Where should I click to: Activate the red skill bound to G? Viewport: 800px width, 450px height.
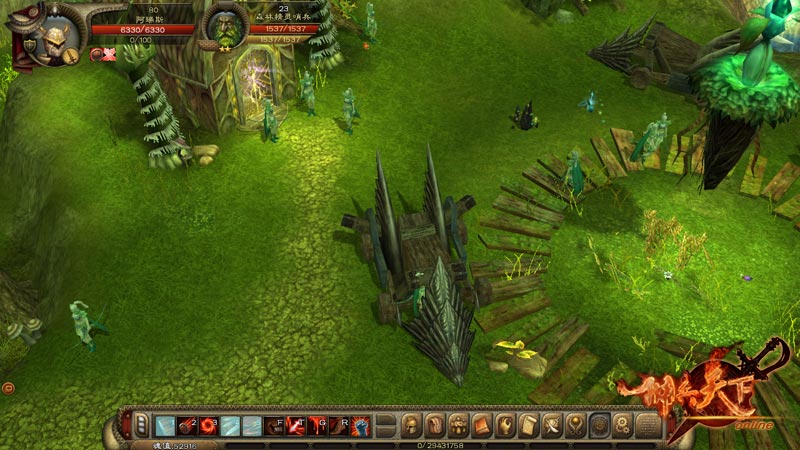click(318, 425)
